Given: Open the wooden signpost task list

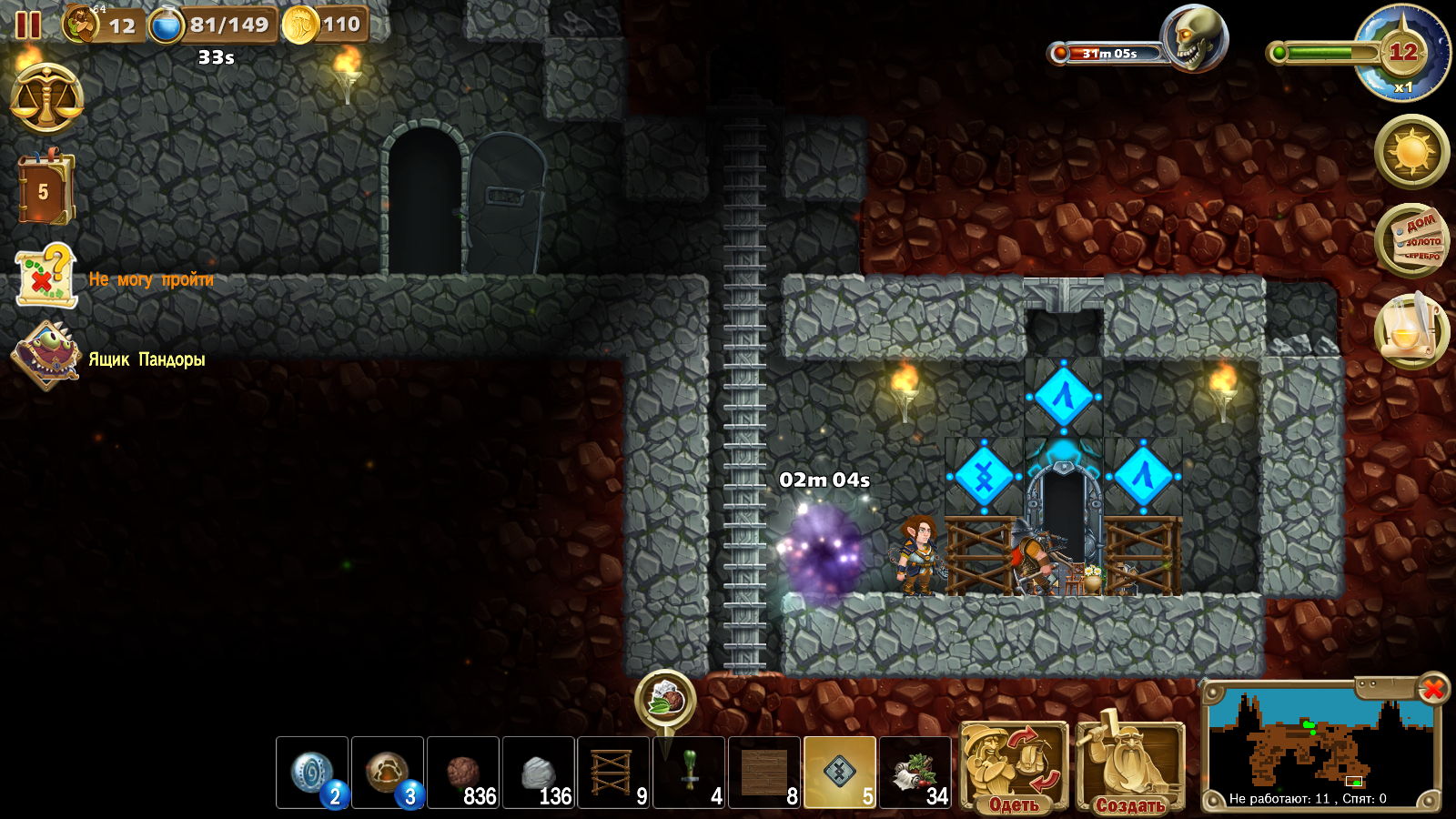Looking at the screenshot, I should (1411, 240).
